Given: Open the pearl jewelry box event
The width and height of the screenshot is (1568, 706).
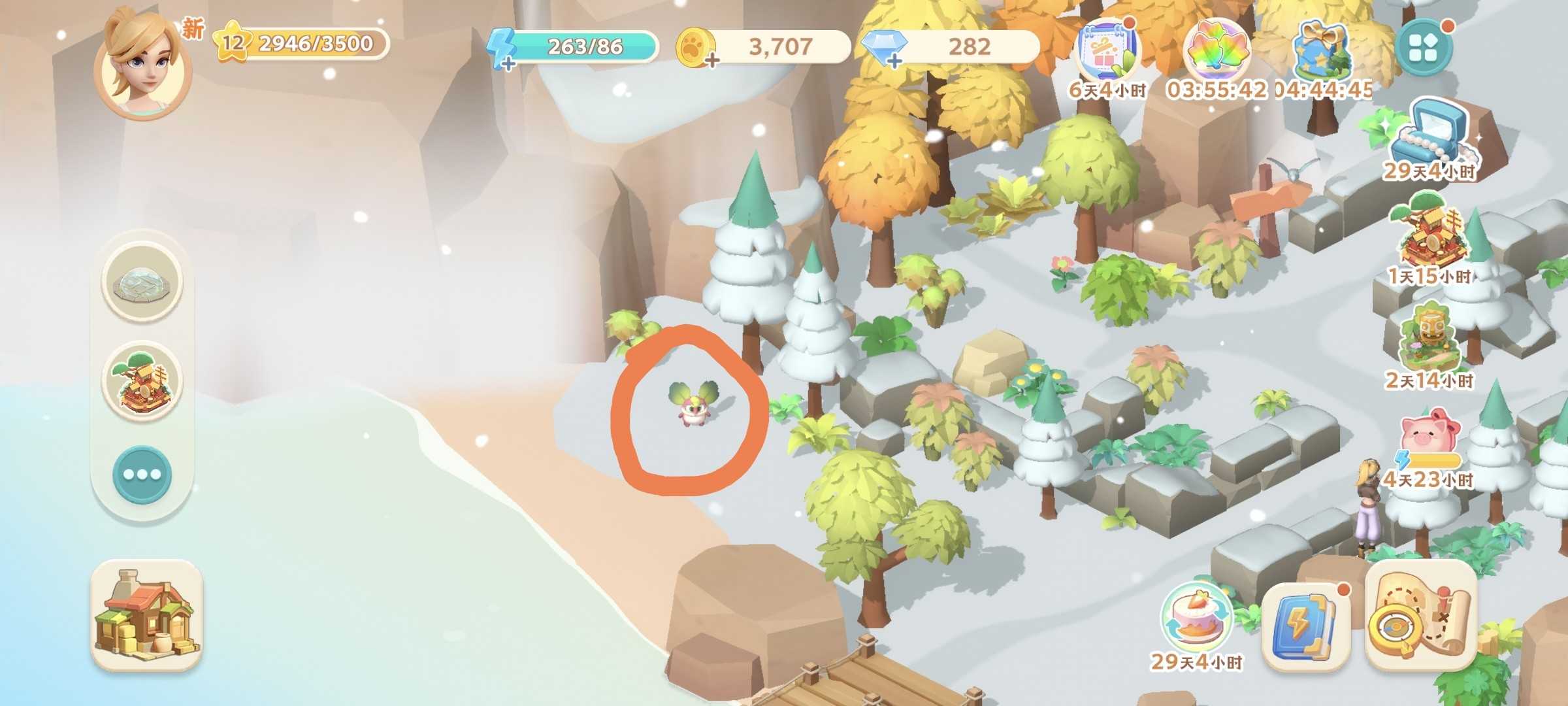Looking at the screenshot, I should 1429,136.
